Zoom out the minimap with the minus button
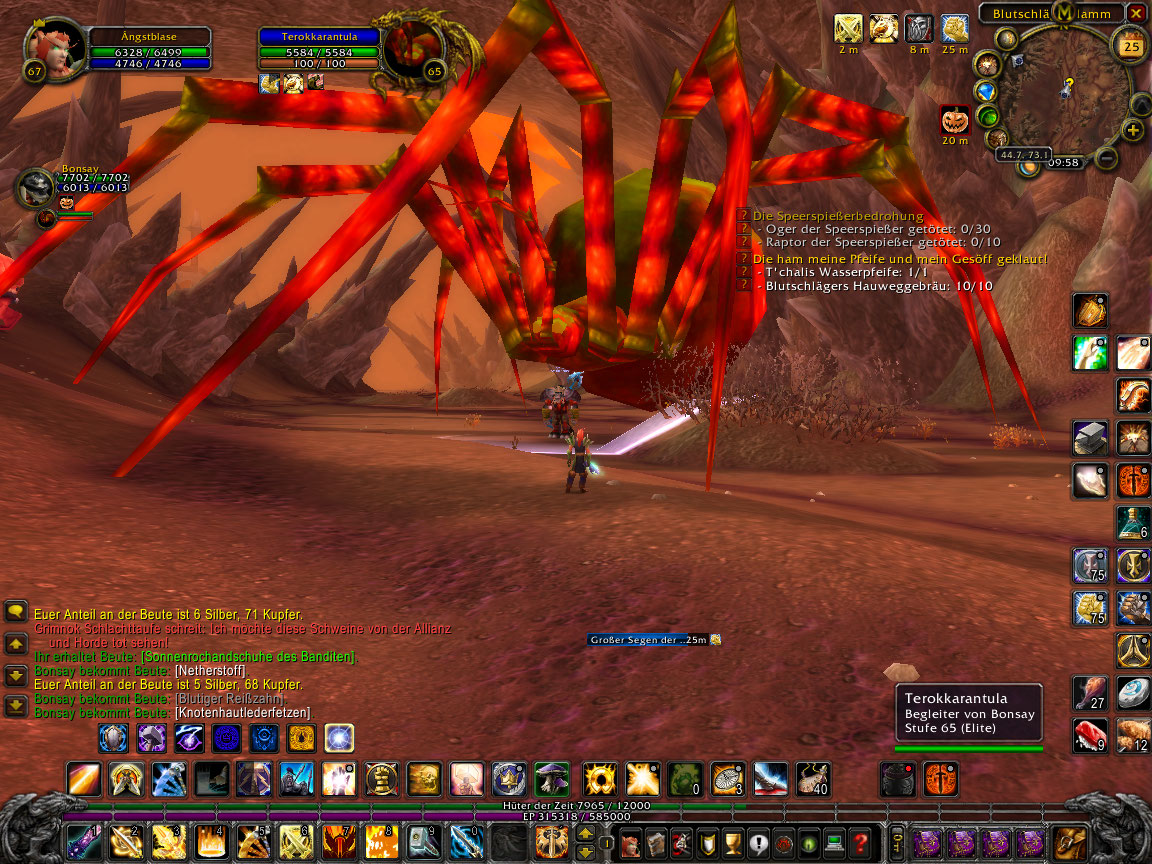The image size is (1152, 864). tap(1106, 158)
